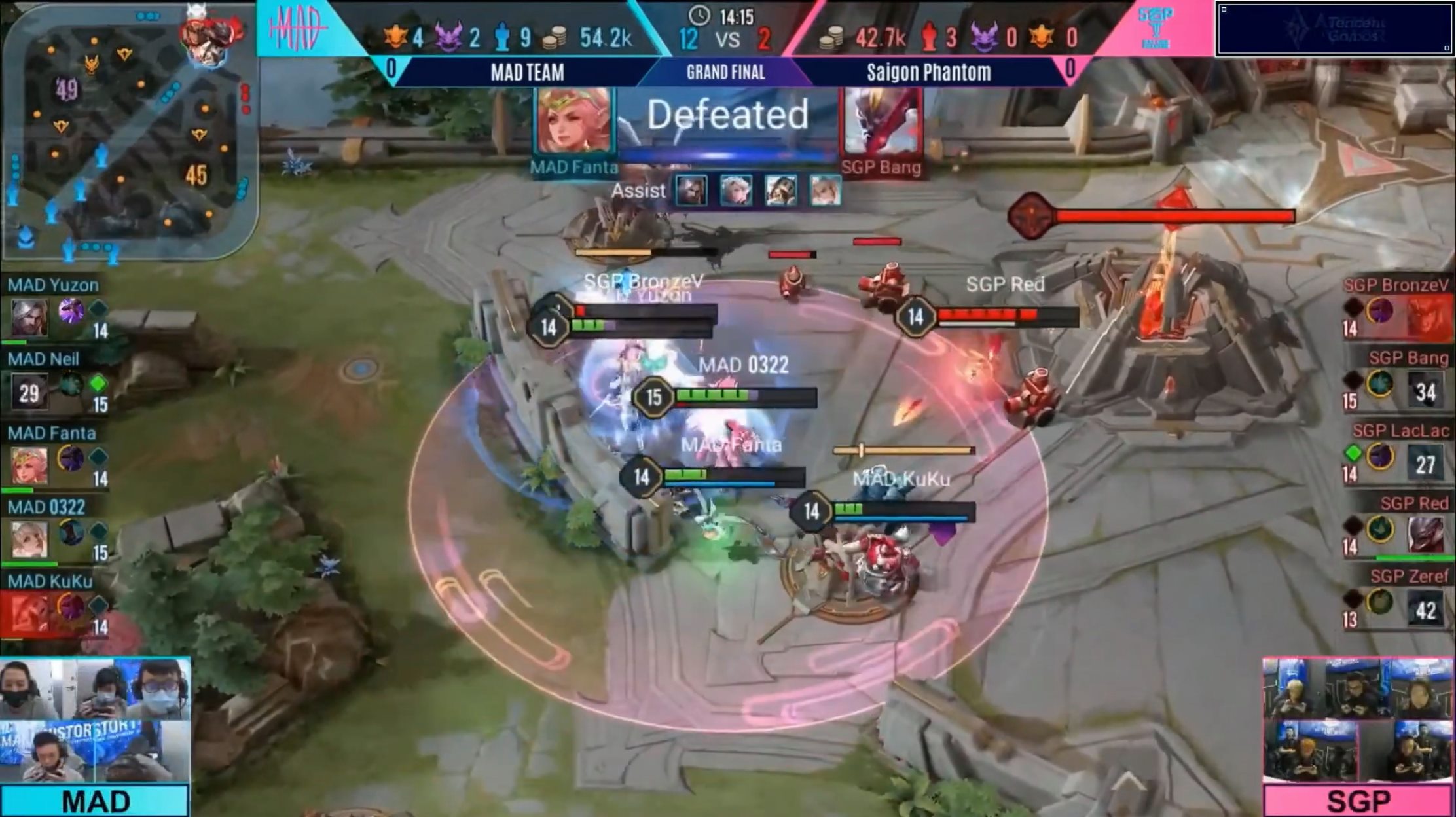Open the SGP team webcam feed
The image size is (1456, 817).
tap(1358, 720)
